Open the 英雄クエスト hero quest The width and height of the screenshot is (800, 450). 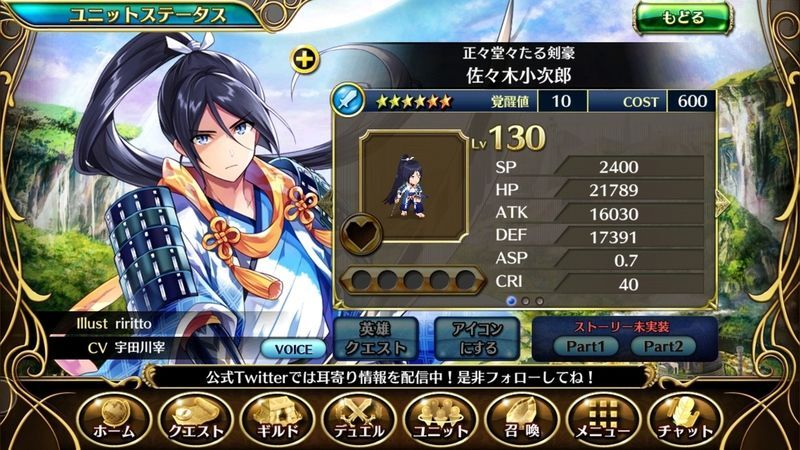click(x=381, y=339)
